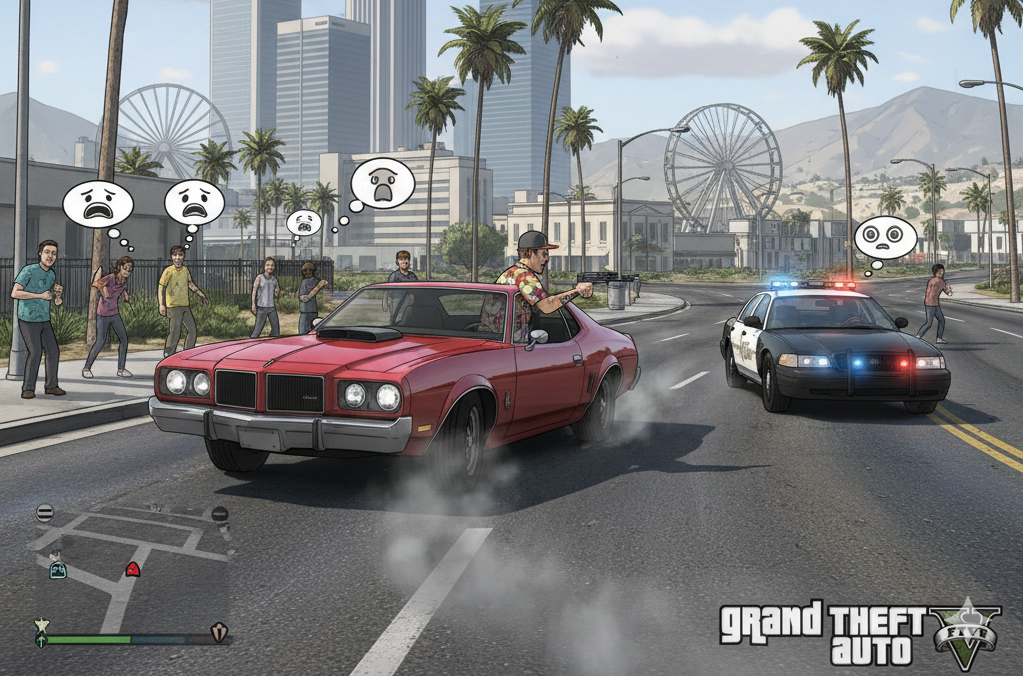This screenshot has width=1023, height=676.
Task: Click the red marker on the minimap
Action: point(132,569)
